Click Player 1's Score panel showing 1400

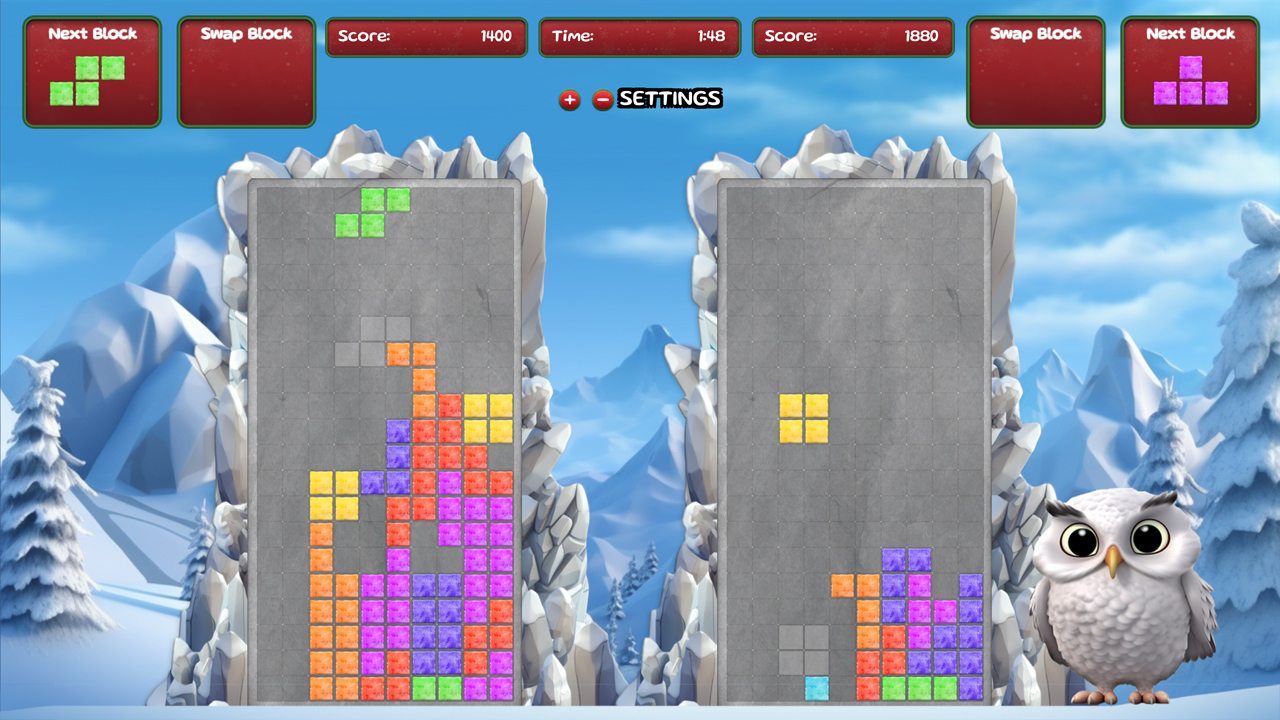(x=425, y=38)
